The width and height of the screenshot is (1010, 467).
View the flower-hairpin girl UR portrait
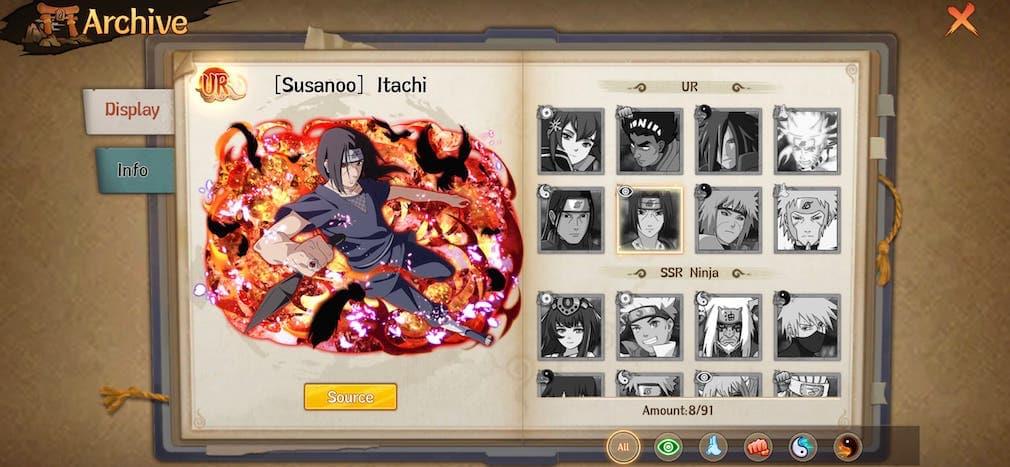571,140
